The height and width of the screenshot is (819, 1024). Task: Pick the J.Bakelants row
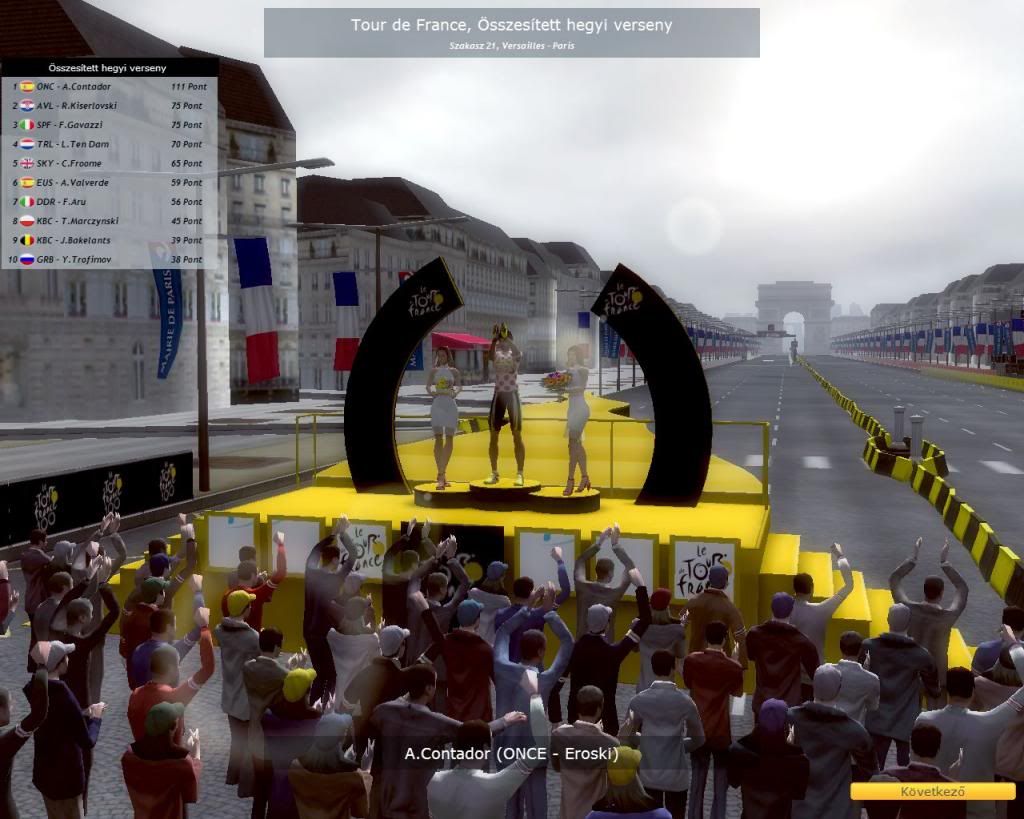110,241
